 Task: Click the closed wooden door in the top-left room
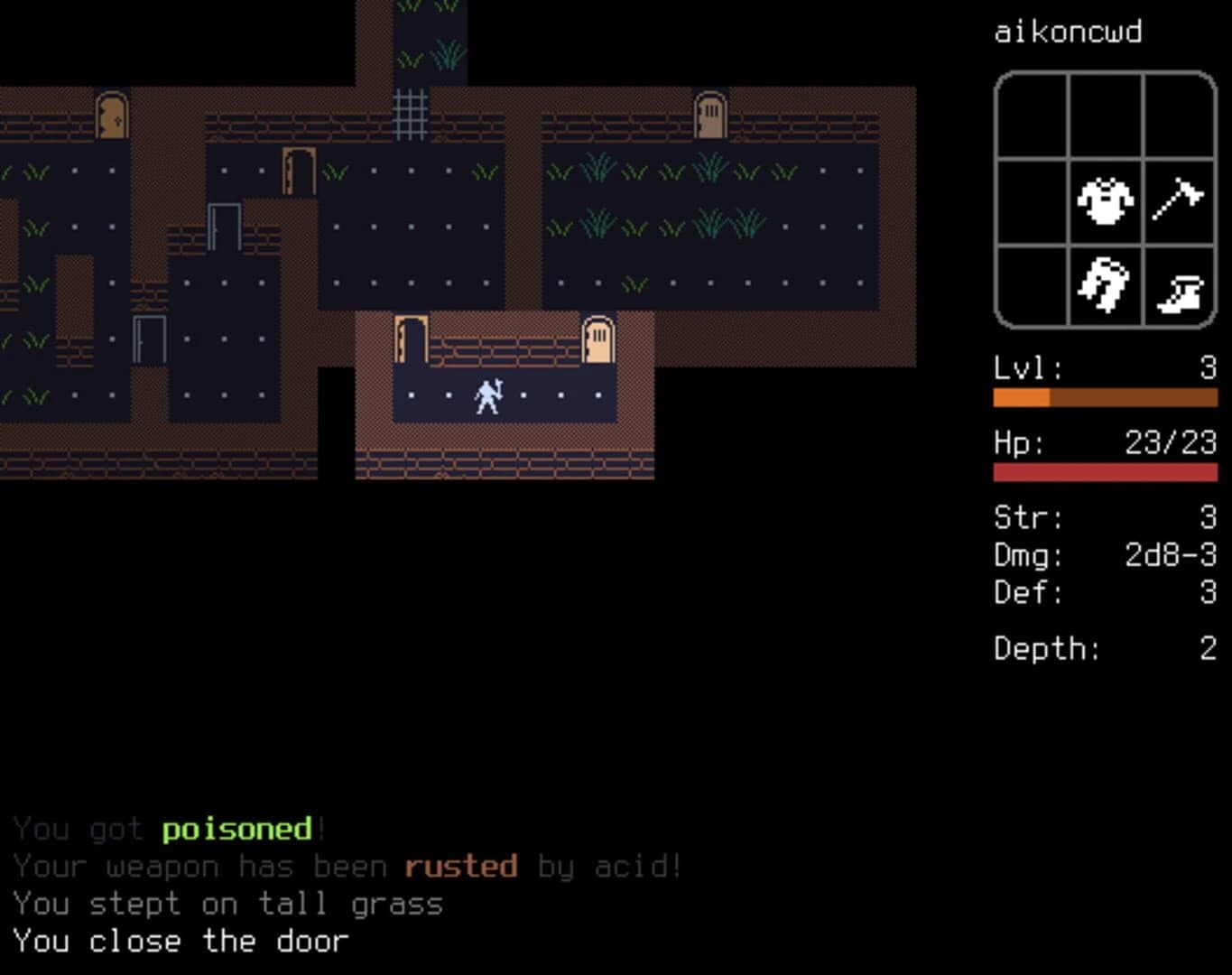111,116
